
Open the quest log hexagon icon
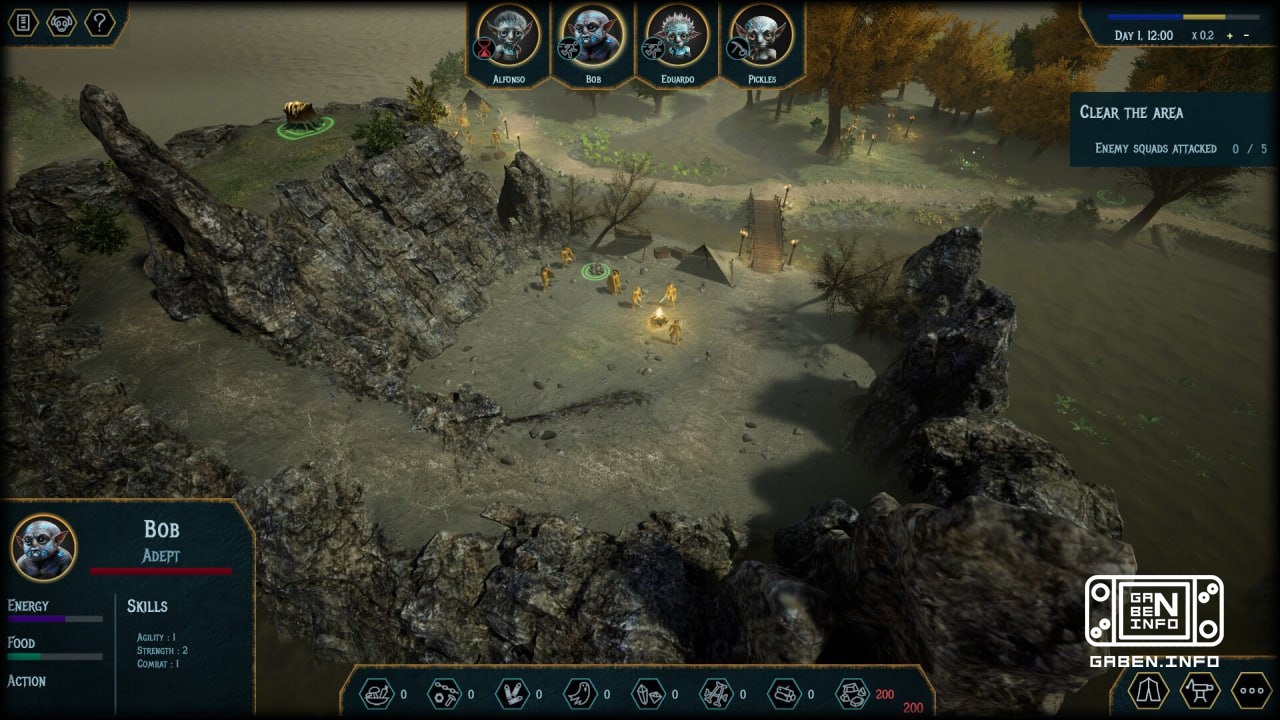[x=22, y=22]
